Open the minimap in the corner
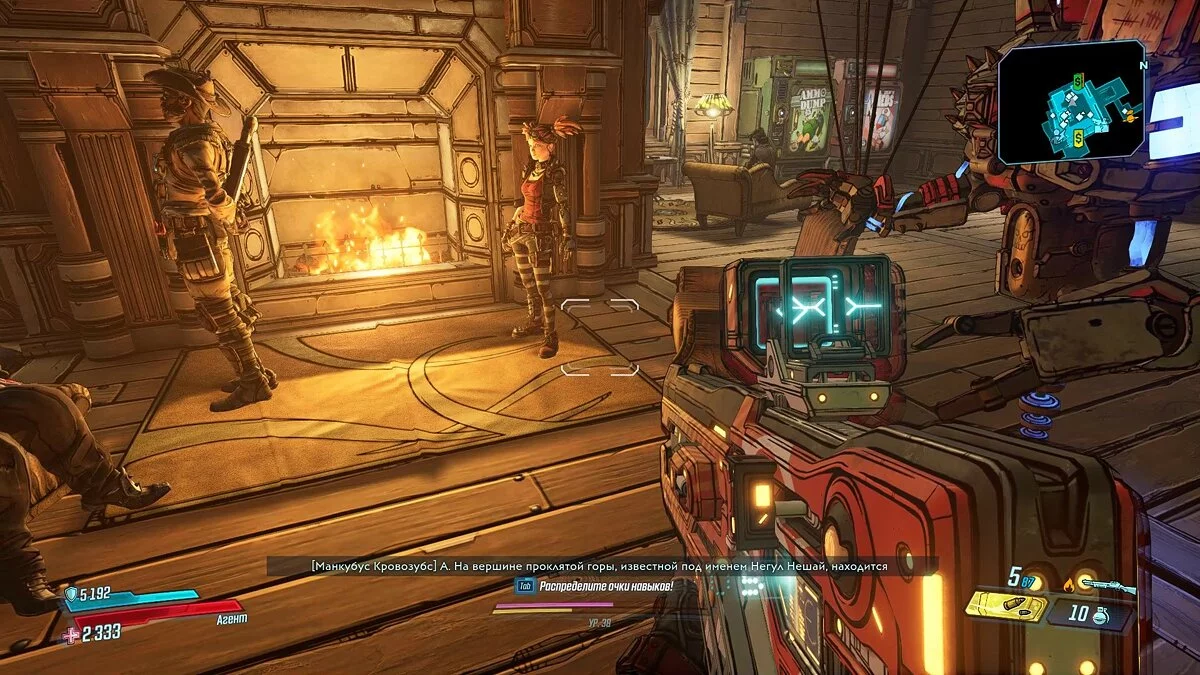The height and width of the screenshot is (675, 1200). [1071, 102]
